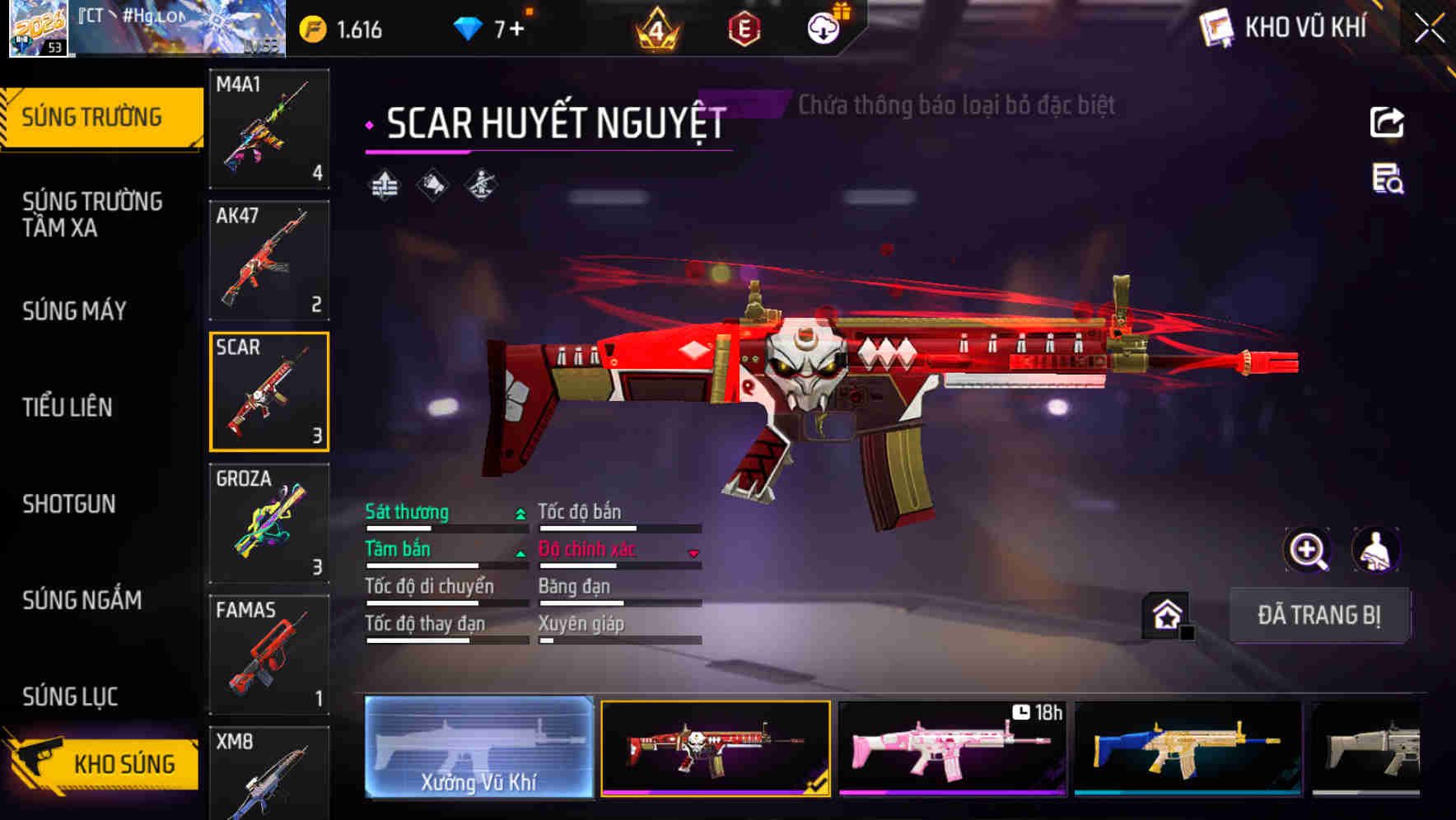This screenshot has height=820, width=1456.
Task: Open the home-star workshop icon near equip button
Action: [x=1164, y=614]
